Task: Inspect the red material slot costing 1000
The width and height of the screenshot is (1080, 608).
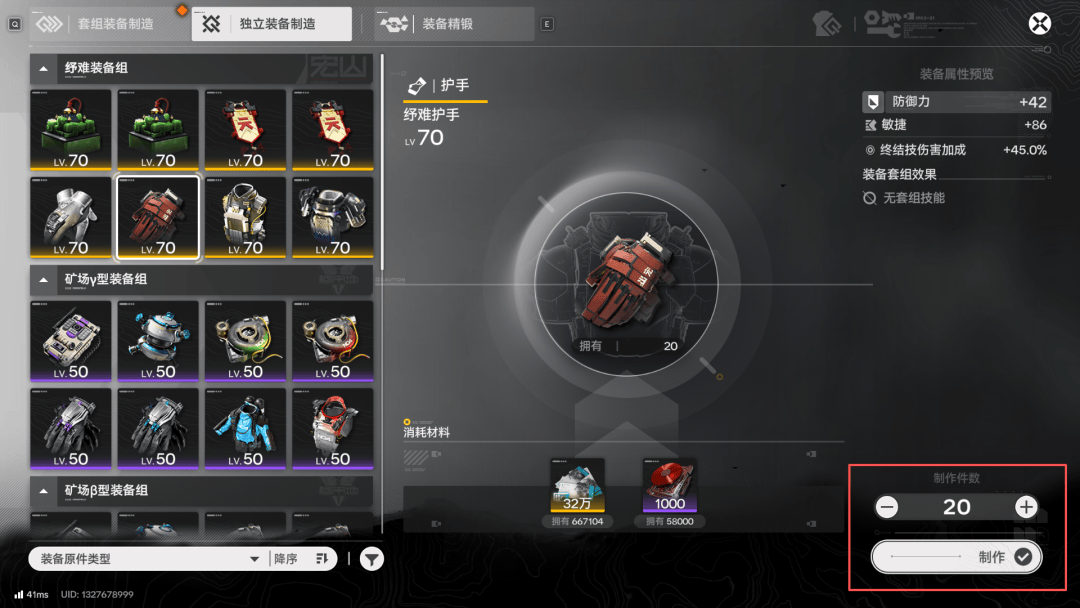Action: click(x=670, y=486)
